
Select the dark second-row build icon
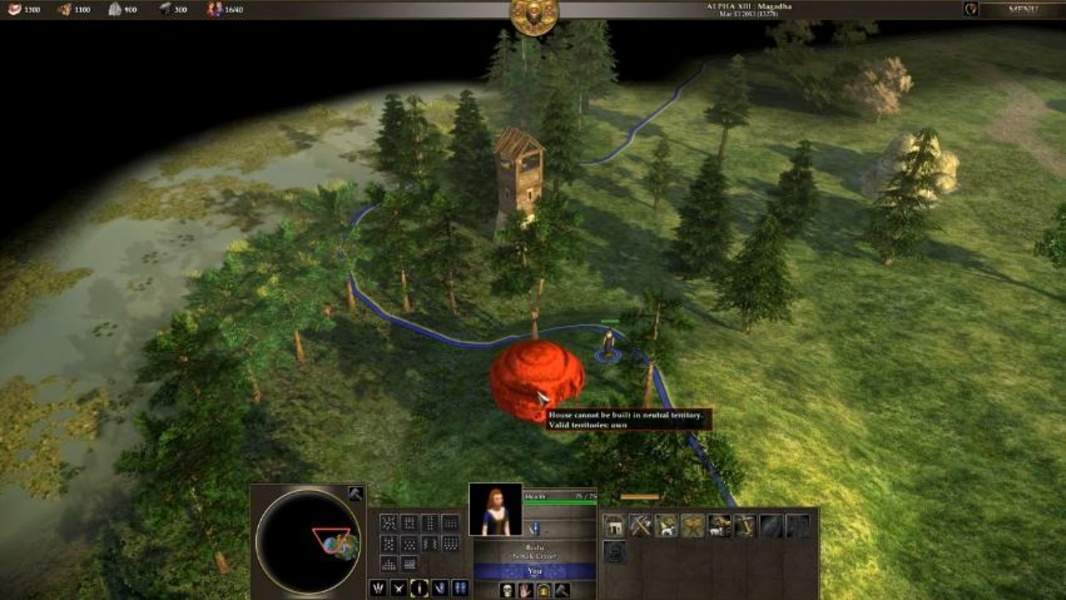614,551
